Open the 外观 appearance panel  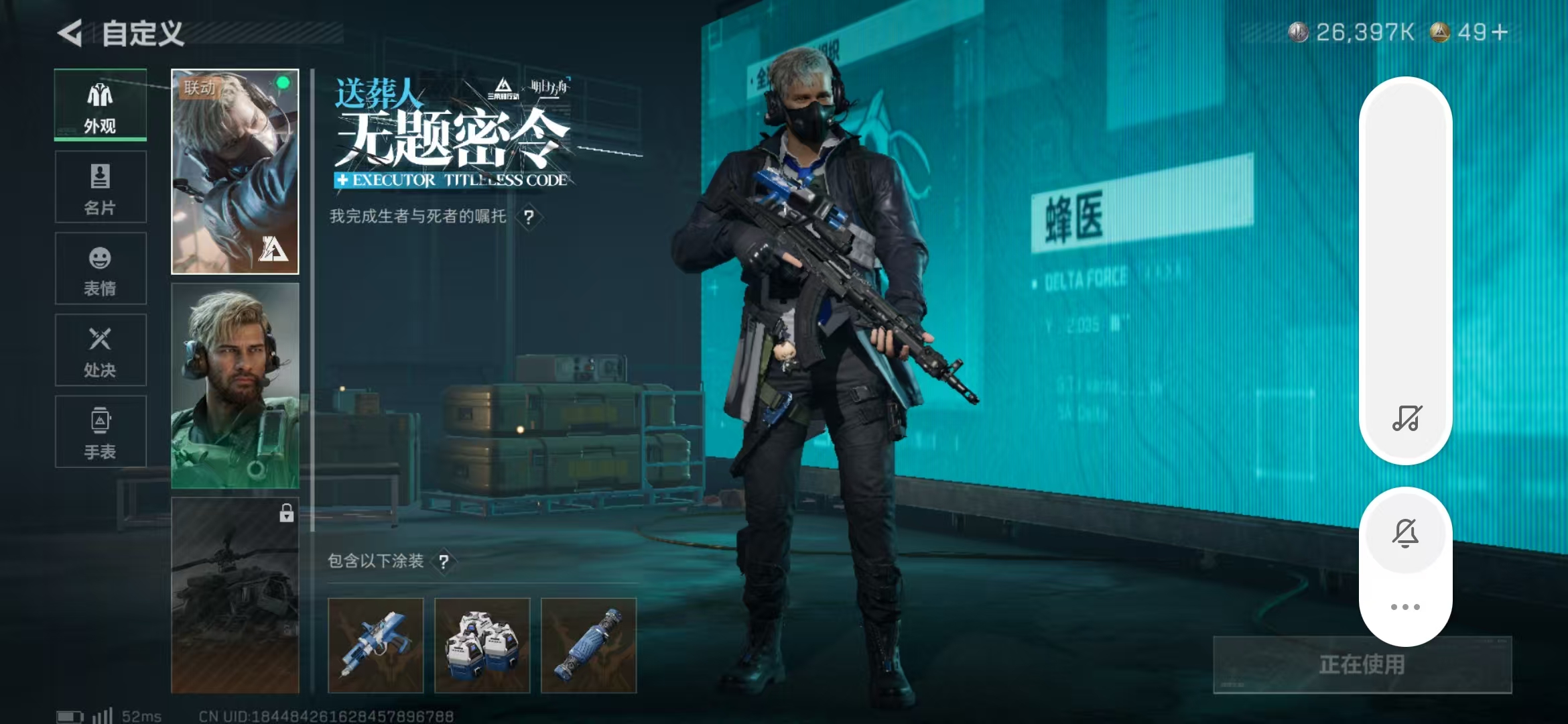(99, 104)
